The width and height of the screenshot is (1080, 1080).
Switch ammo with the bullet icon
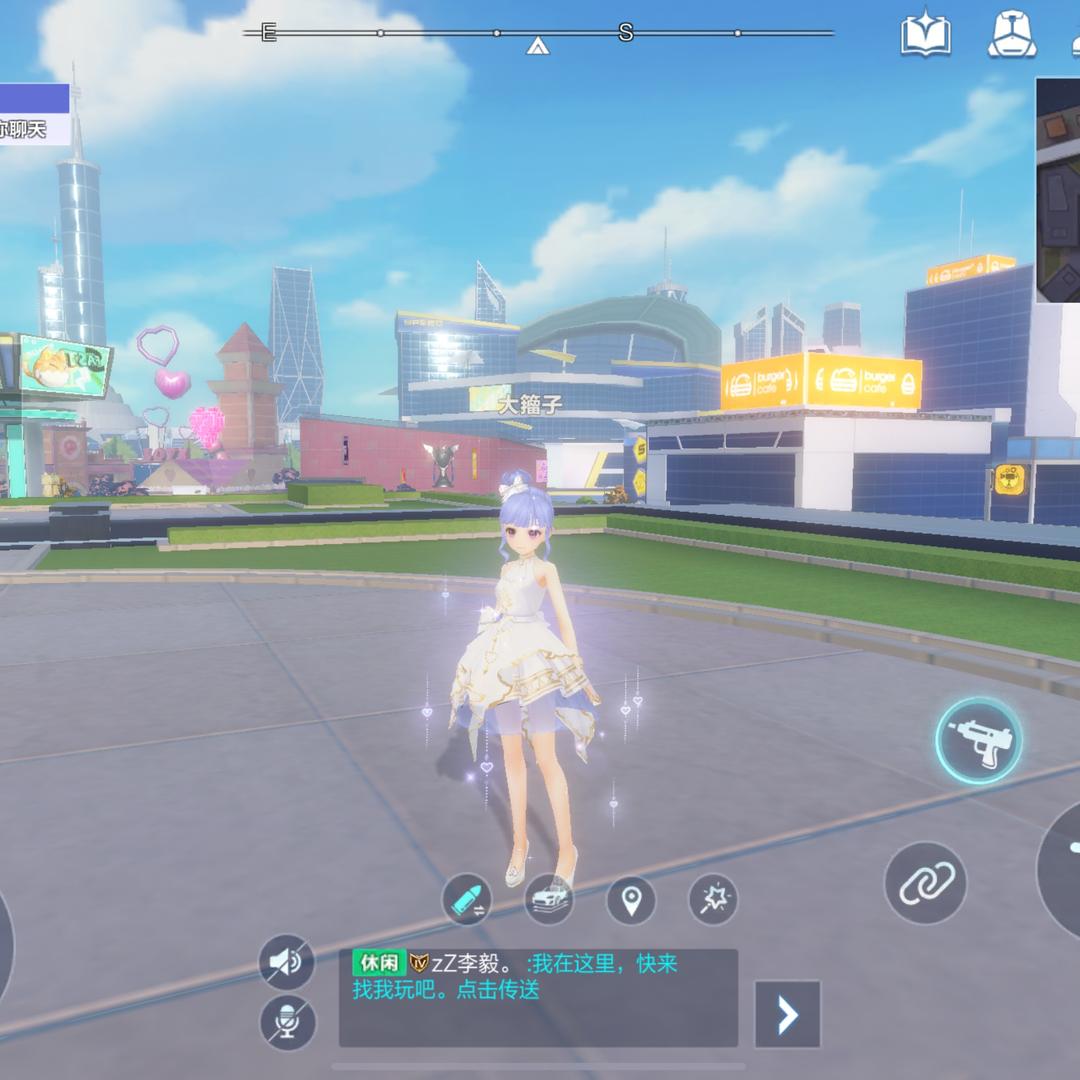pos(467,900)
